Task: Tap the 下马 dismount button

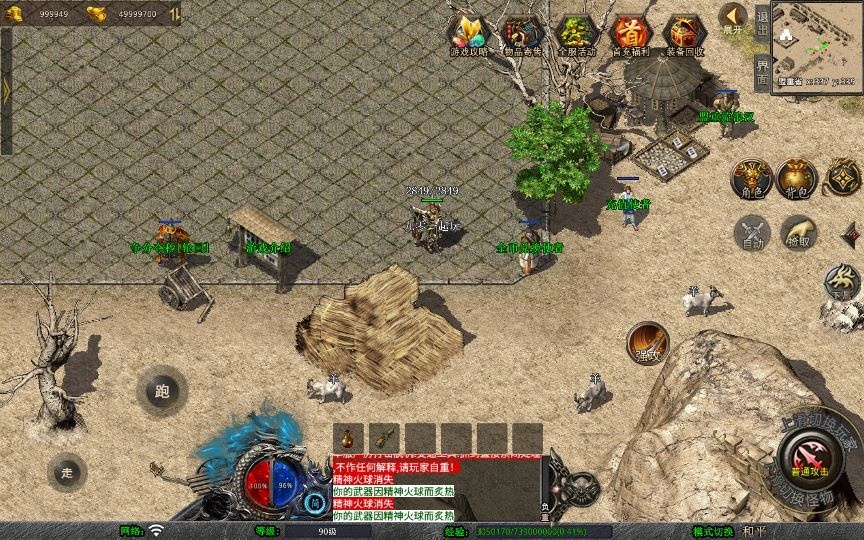Action: click(842, 283)
